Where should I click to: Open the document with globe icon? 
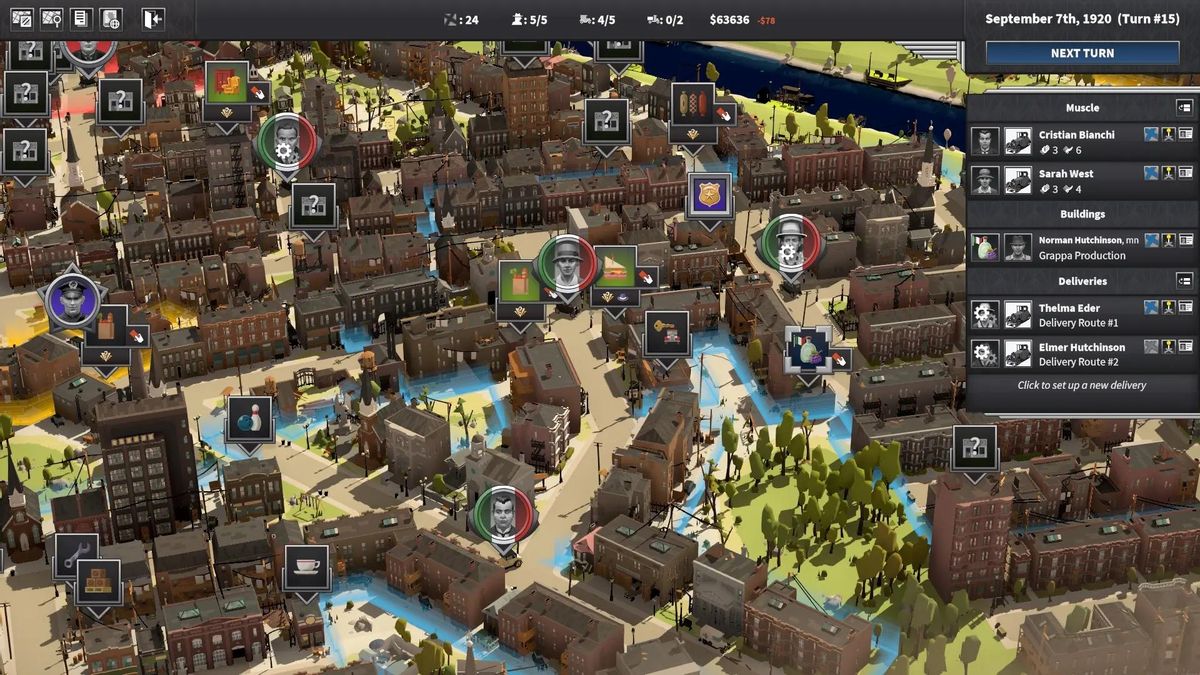110,19
